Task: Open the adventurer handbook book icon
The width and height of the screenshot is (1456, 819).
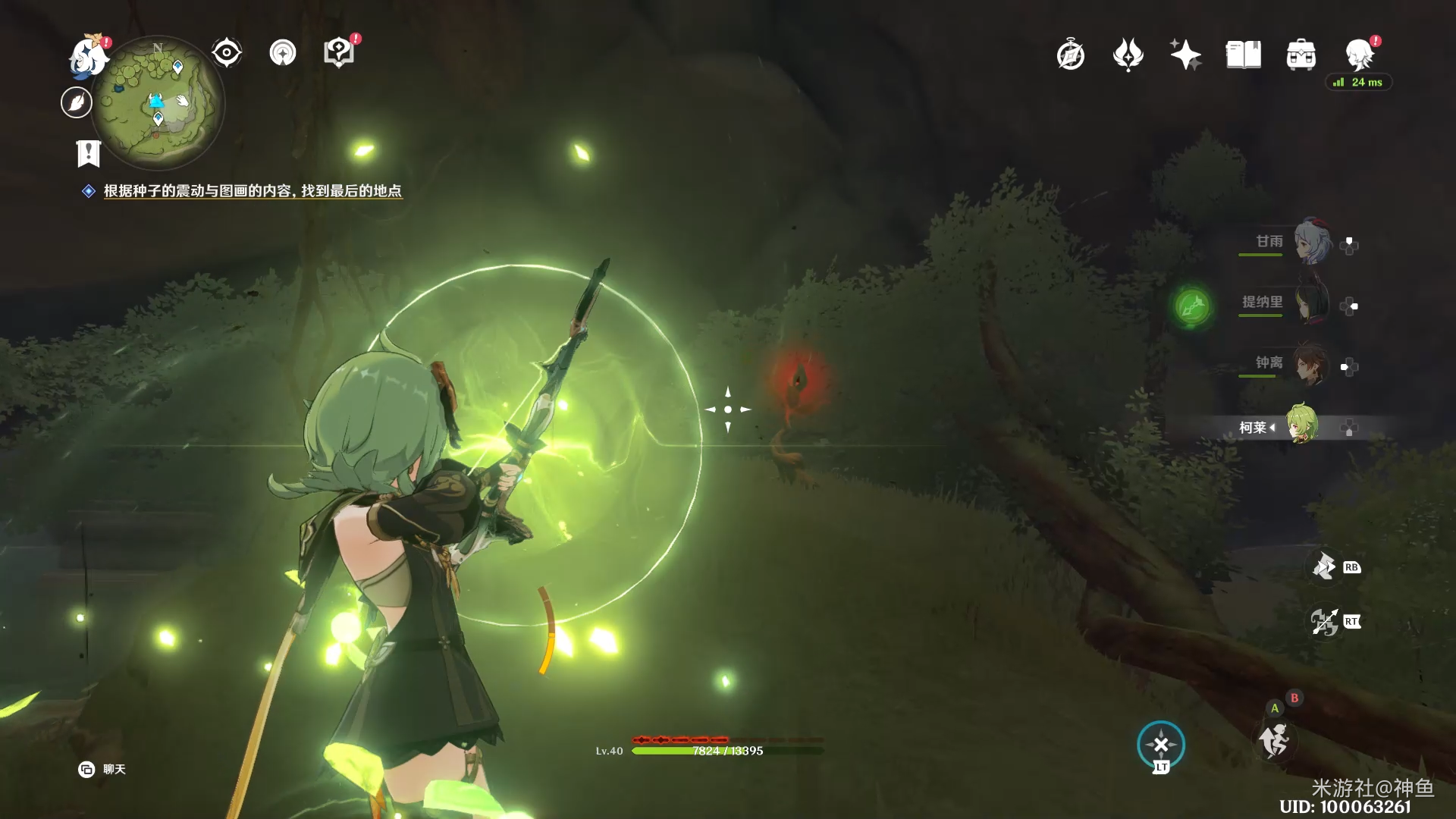Action: (x=1243, y=55)
